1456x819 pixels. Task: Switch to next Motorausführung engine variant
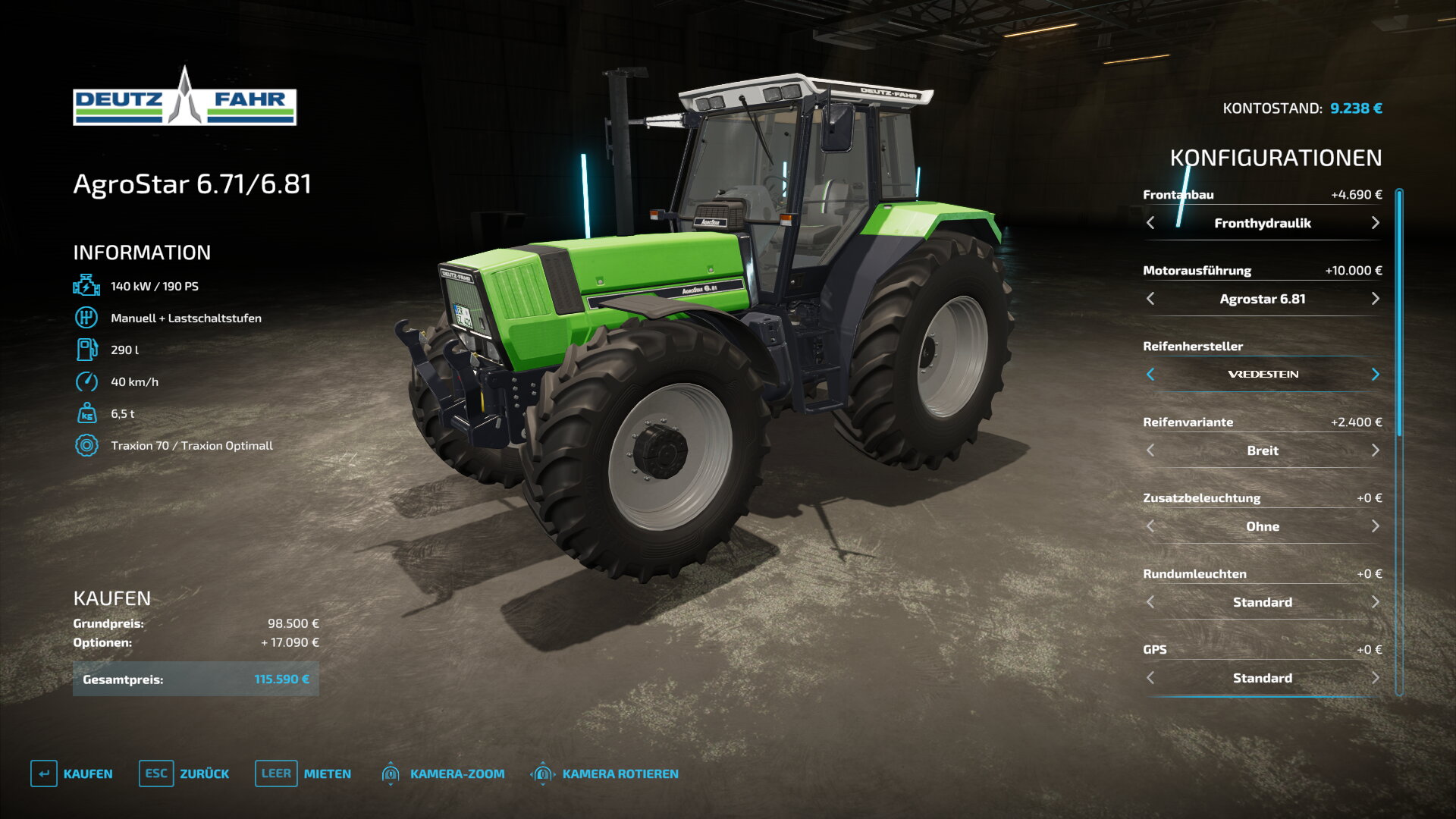pos(1375,299)
